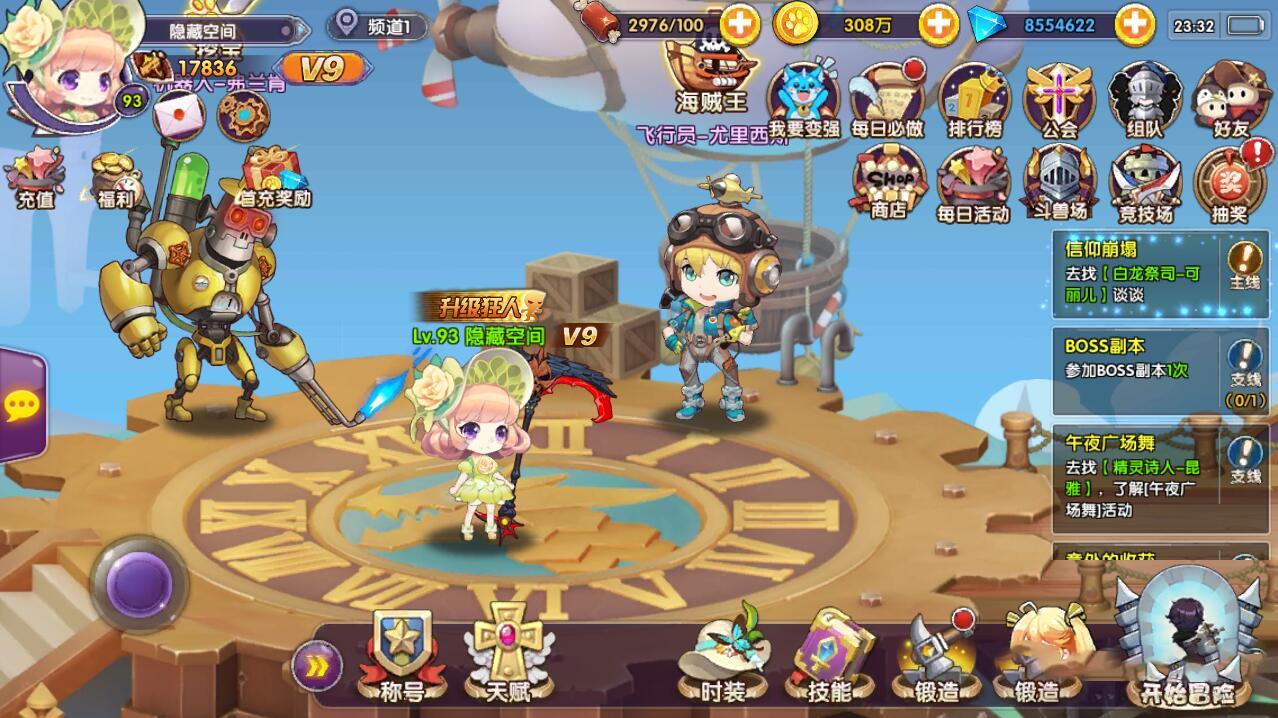Open the 时装 fashion wardrobe

[x=722, y=657]
